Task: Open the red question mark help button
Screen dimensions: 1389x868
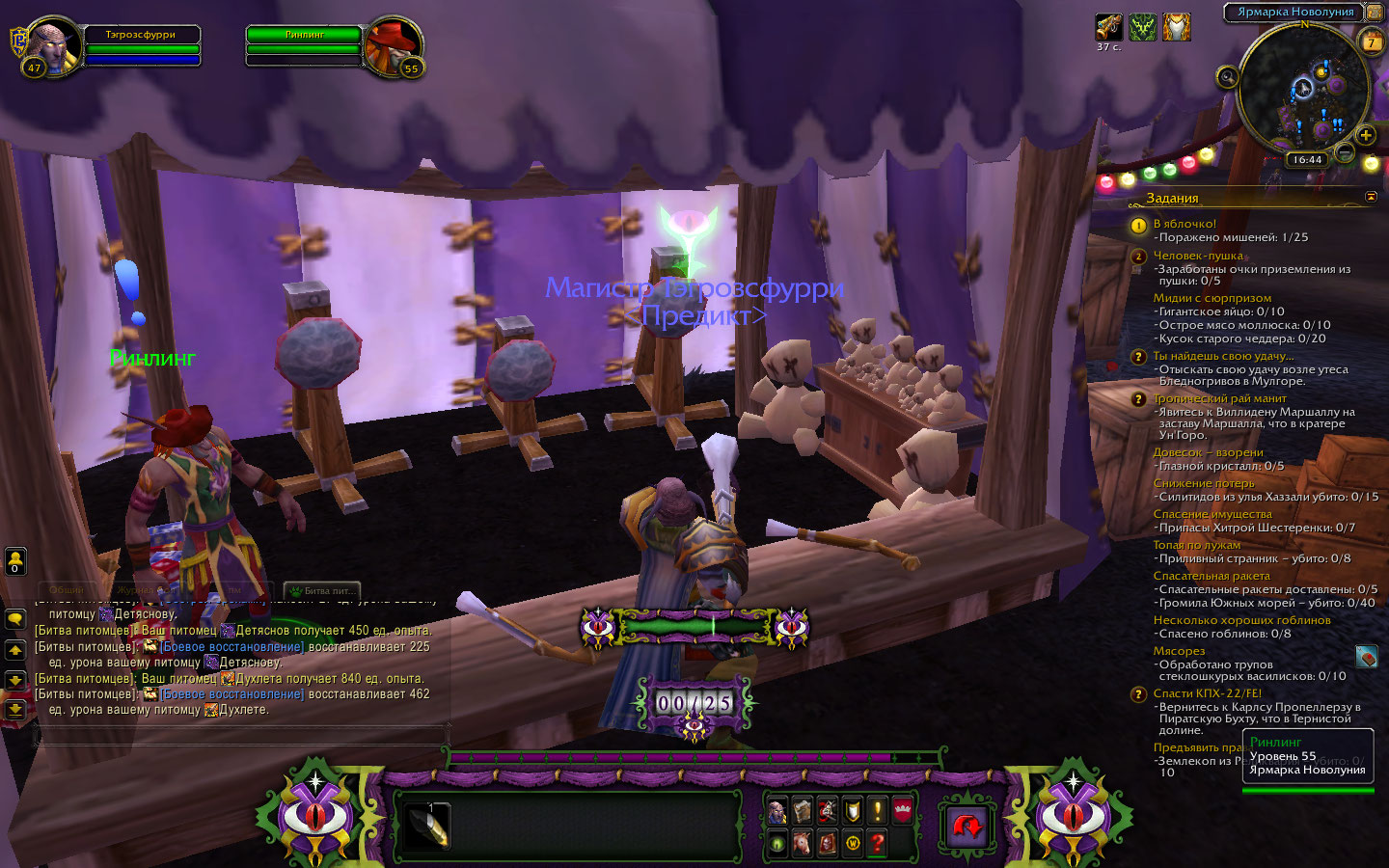Action: (877, 844)
